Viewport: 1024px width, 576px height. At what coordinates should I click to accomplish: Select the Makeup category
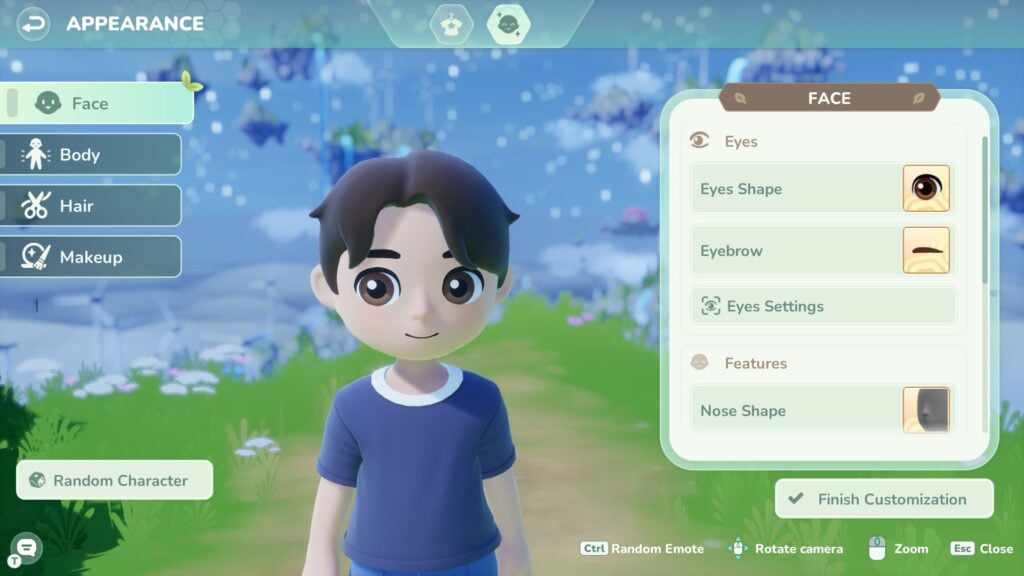point(91,257)
